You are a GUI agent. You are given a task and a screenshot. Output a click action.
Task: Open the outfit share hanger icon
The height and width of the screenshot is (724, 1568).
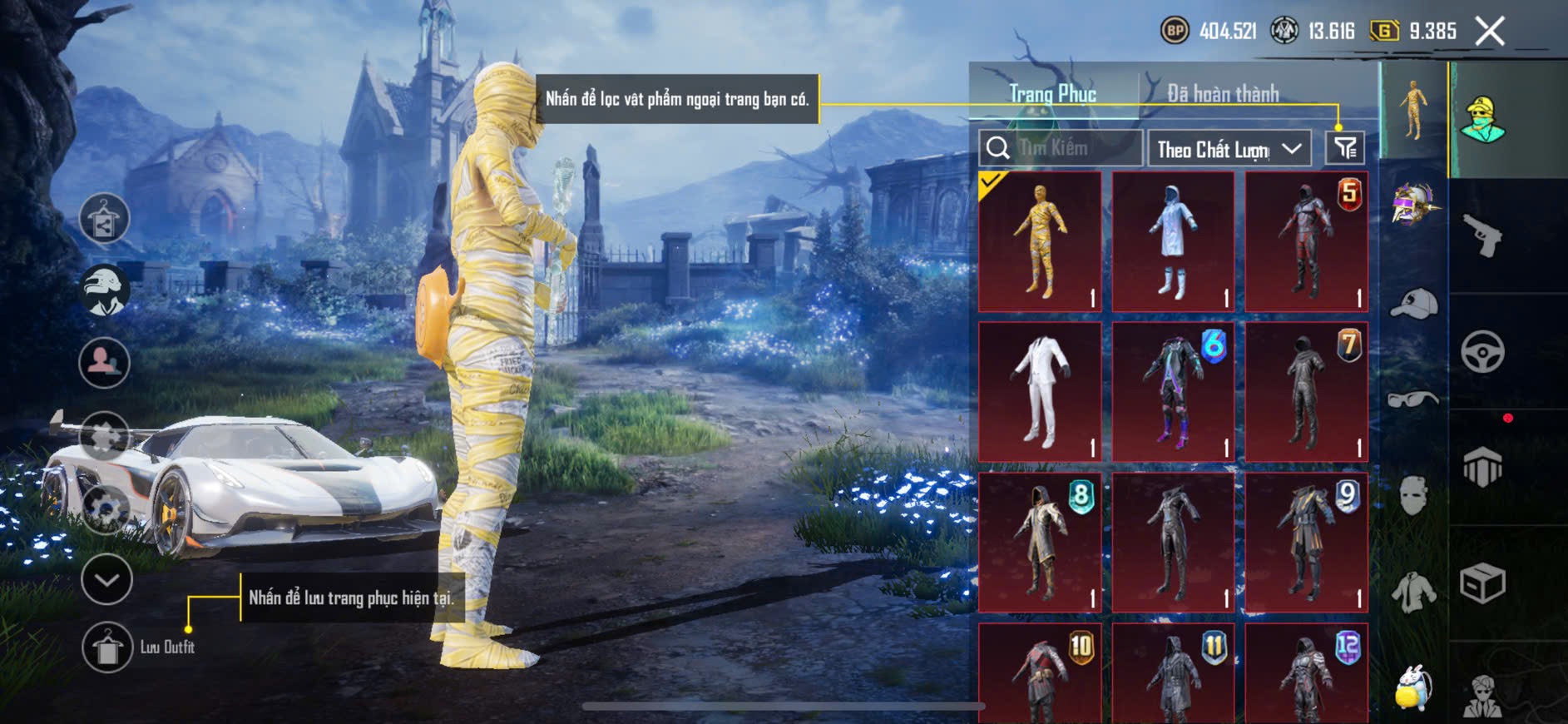pyautogui.click(x=104, y=220)
